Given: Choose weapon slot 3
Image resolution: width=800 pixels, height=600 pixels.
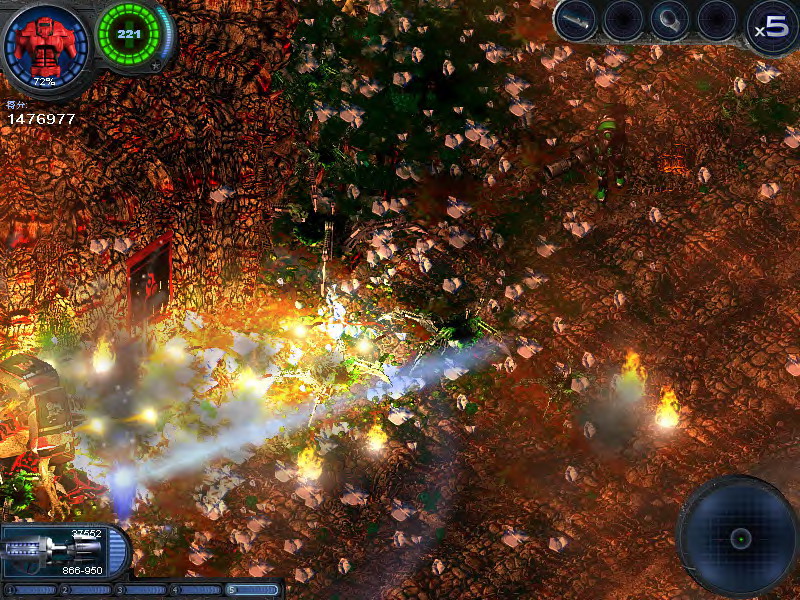Looking at the screenshot, I should pos(139,590).
